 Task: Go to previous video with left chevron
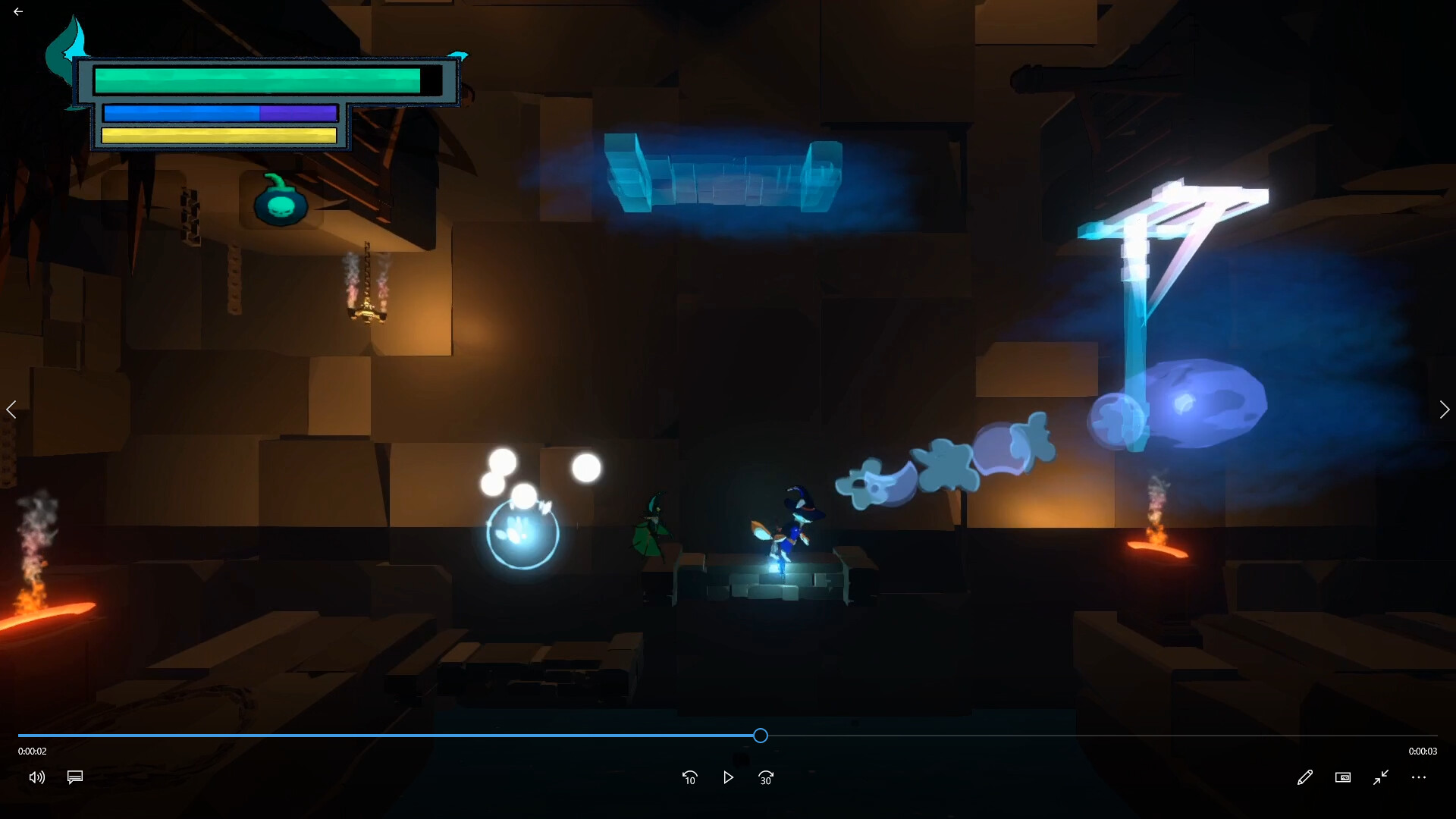pos(11,409)
